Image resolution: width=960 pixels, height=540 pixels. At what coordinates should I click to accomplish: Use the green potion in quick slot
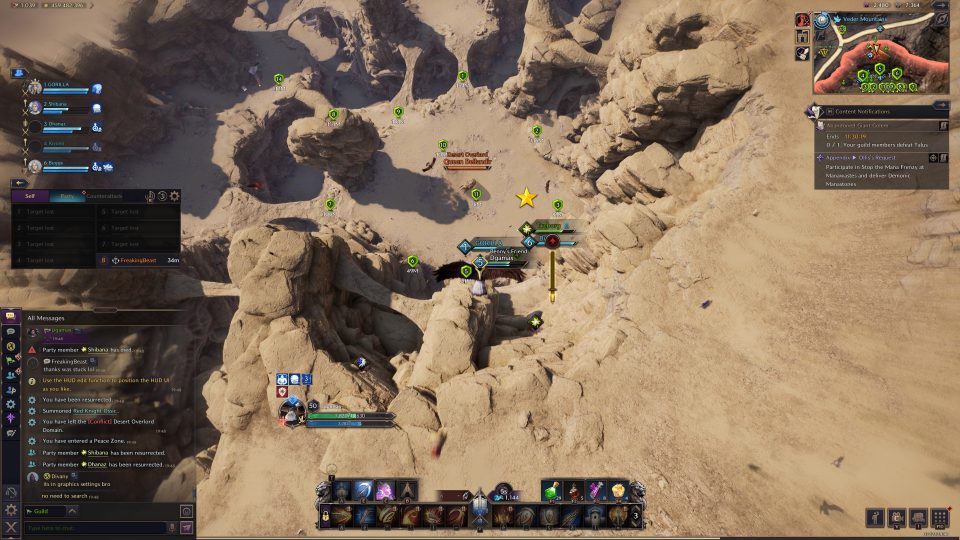coord(553,490)
